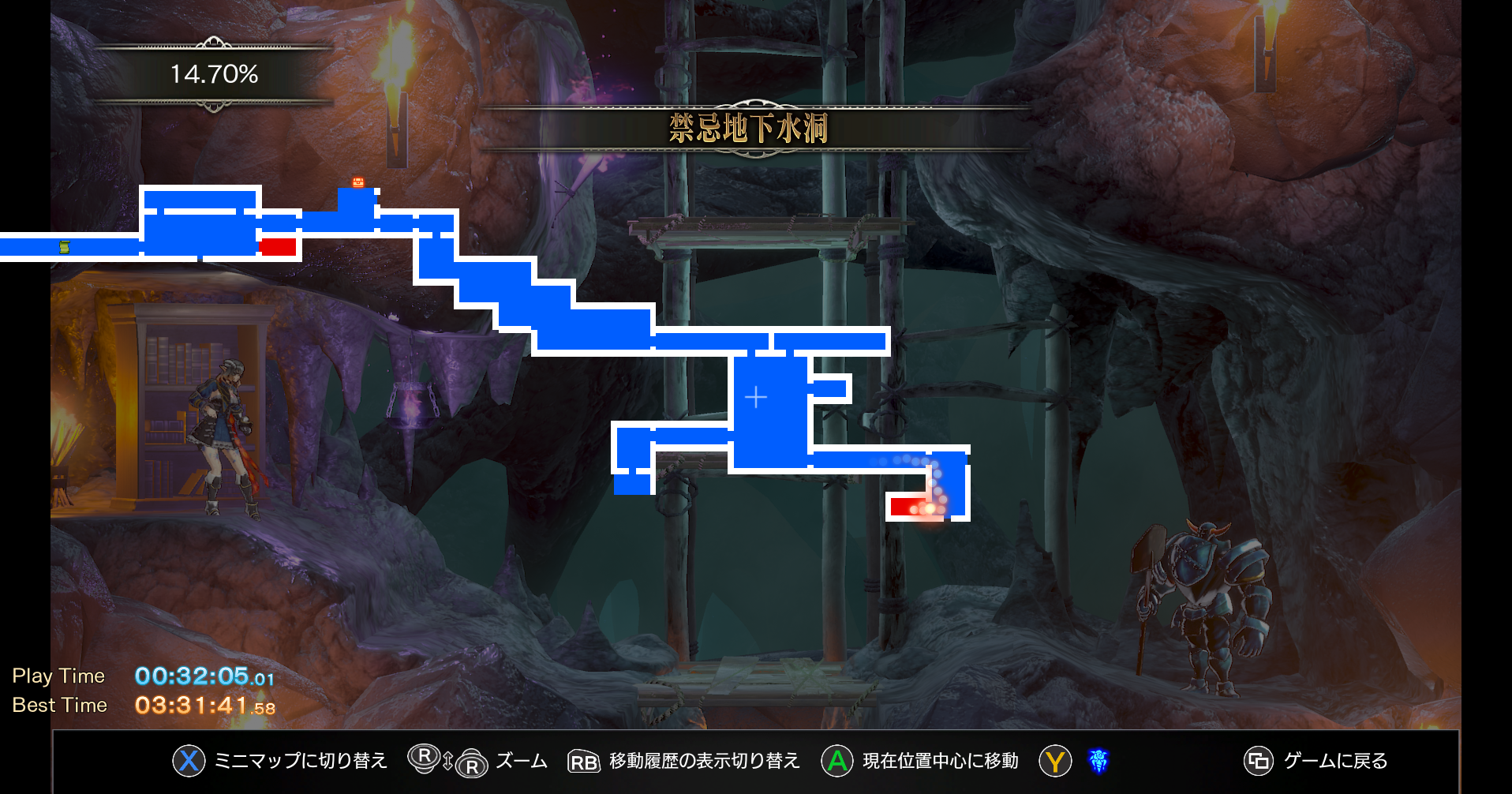Select the red room beside the treasure chest area
The width and height of the screenshot is (1512, 794).
click(x=278, y=246)
